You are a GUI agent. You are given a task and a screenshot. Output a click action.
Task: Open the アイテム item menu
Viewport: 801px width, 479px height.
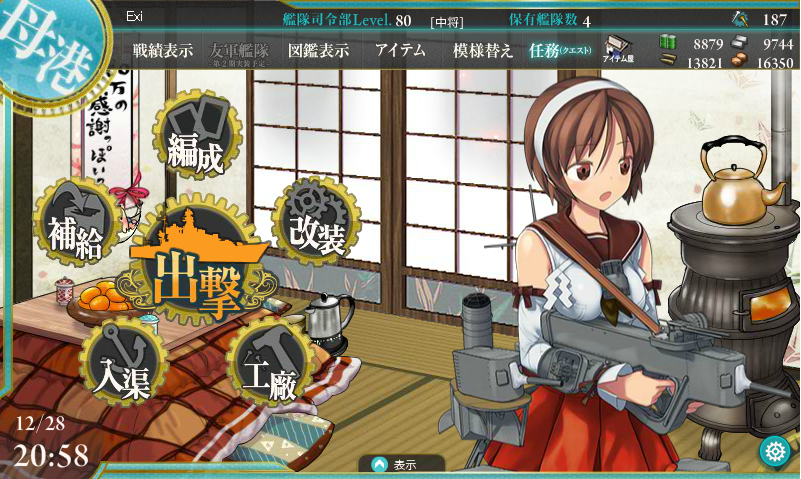(400, 51)
